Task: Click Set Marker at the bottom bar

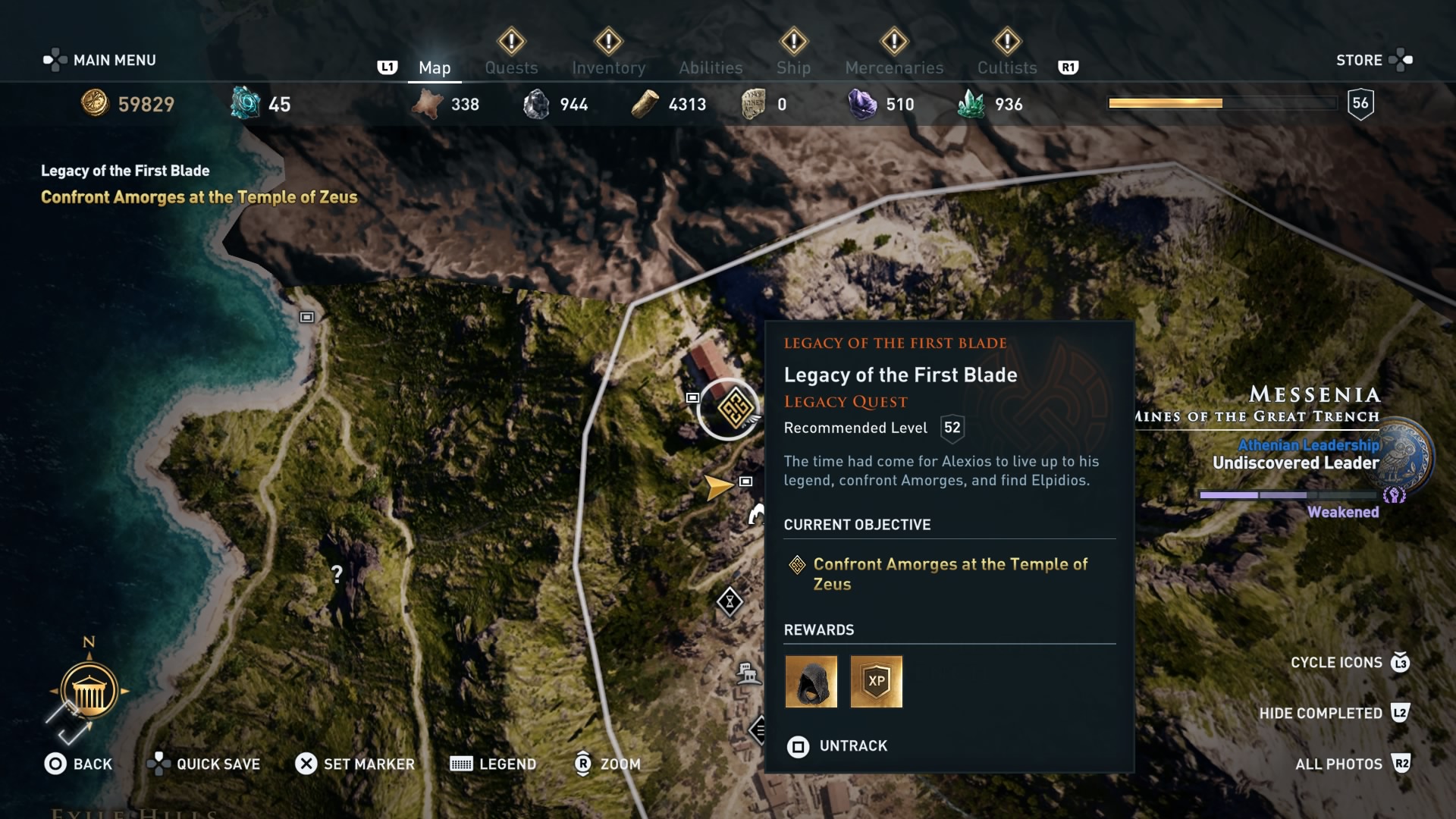Action: coord(355,764)
